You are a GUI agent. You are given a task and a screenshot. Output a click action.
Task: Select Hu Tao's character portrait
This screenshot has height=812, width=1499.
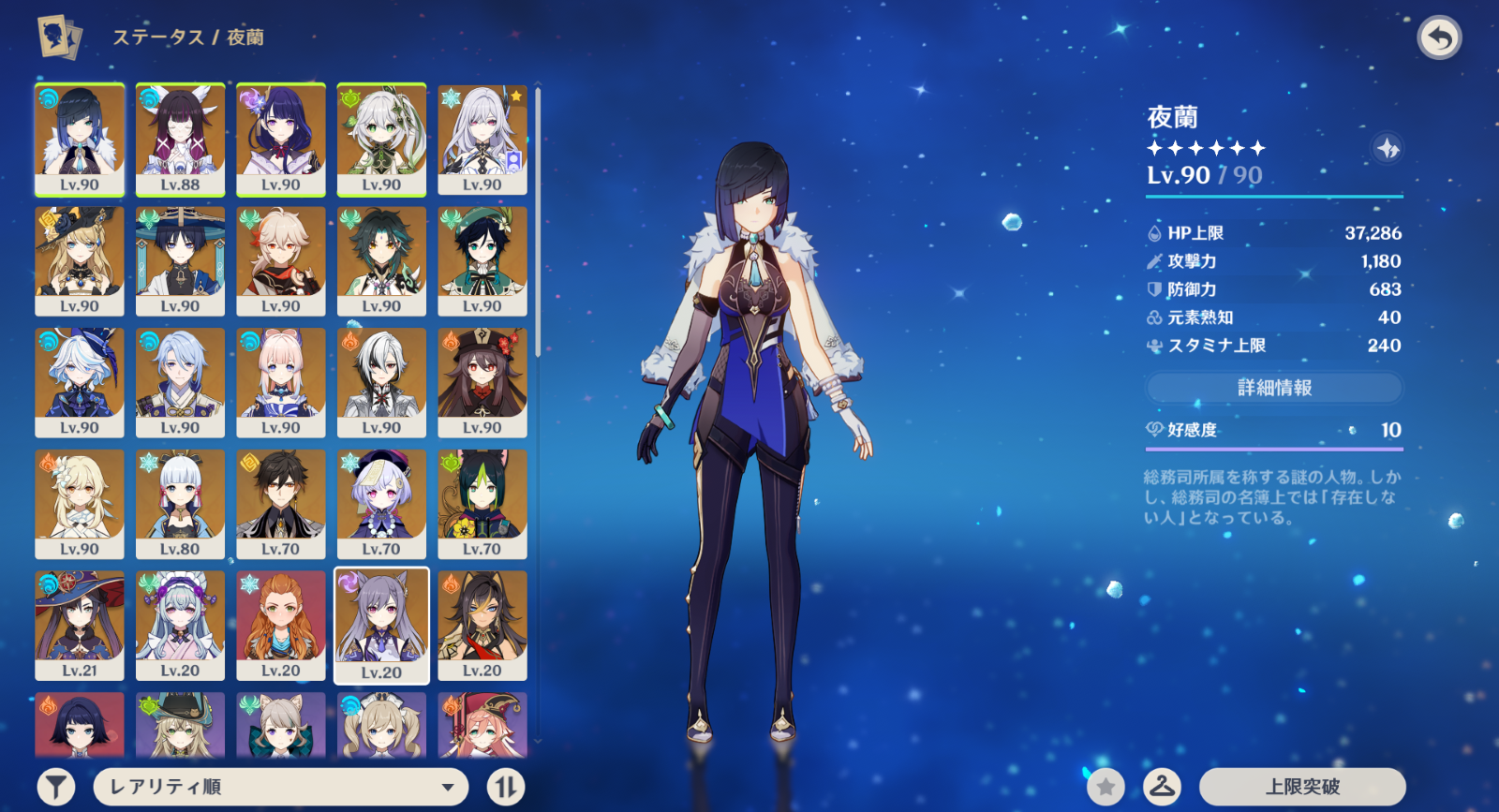point(482,382)
